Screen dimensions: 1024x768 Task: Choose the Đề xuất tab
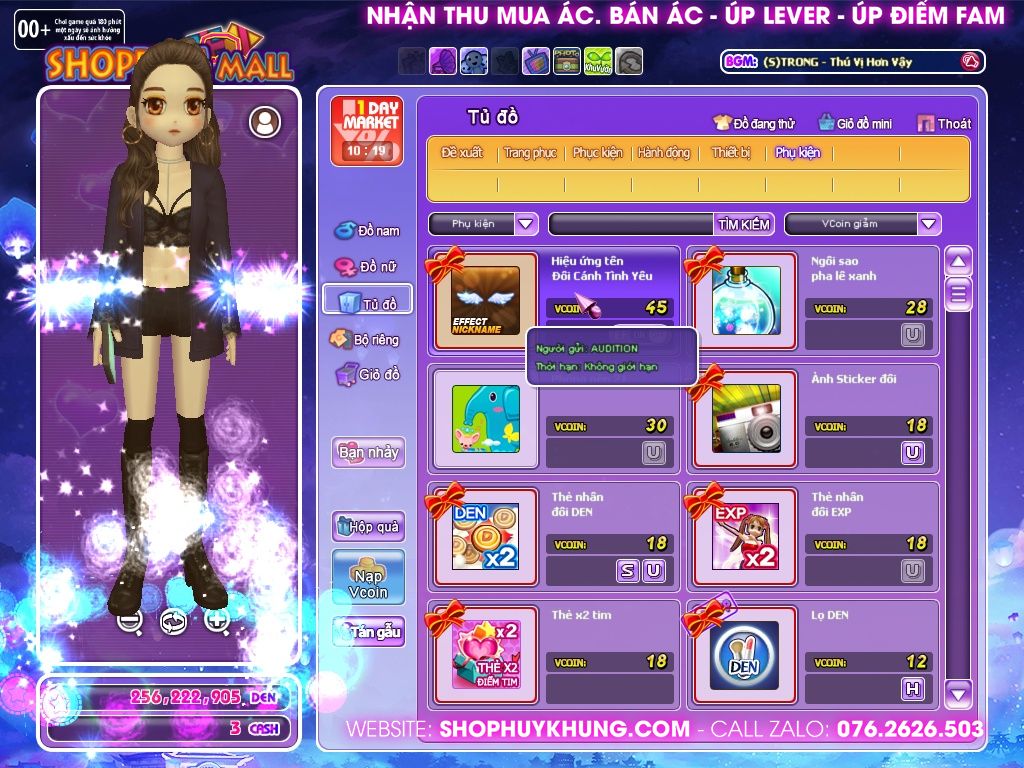coord(462,153)
